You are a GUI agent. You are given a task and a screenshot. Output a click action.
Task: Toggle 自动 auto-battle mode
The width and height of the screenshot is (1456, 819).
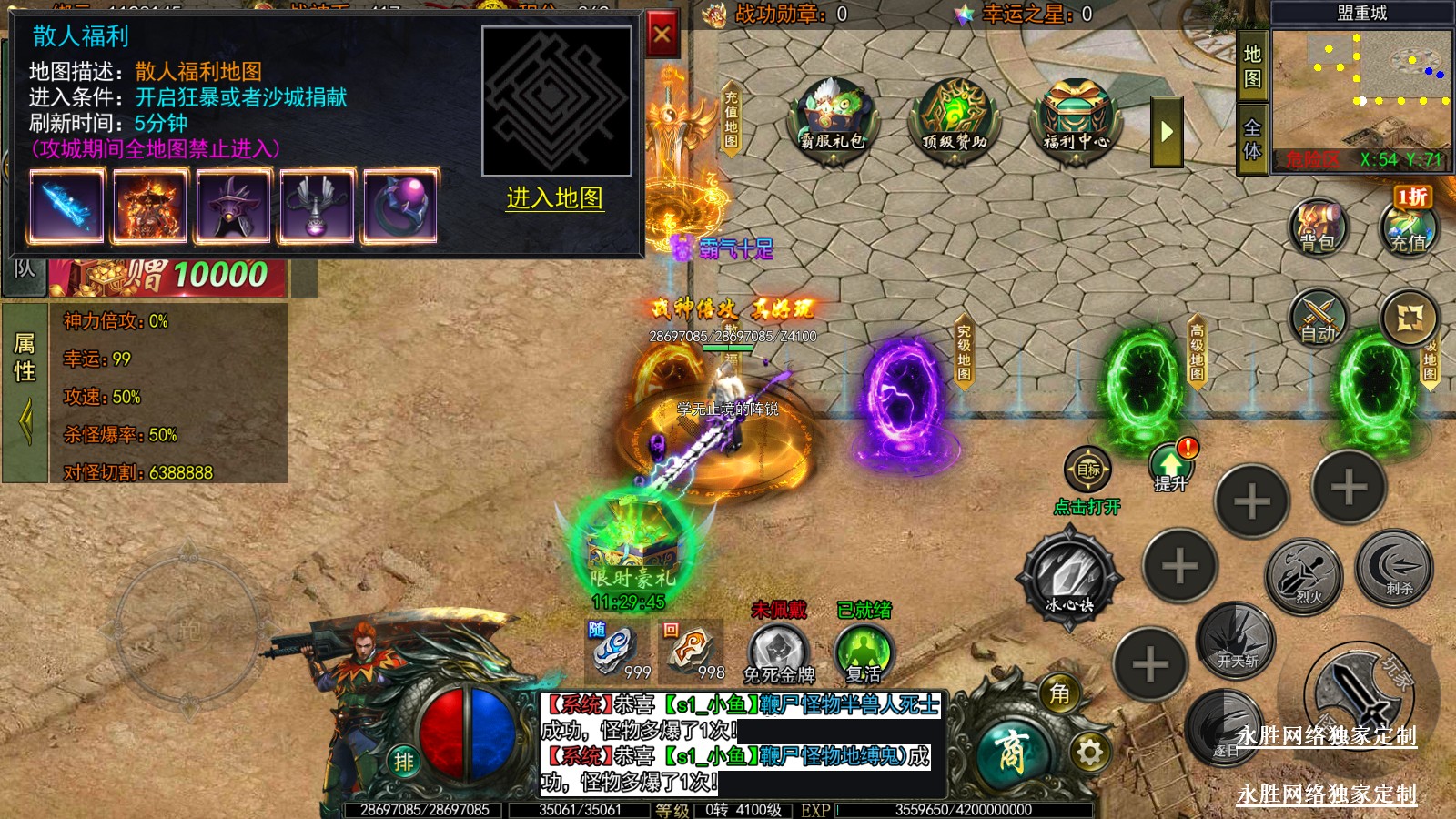point(1318,318)
